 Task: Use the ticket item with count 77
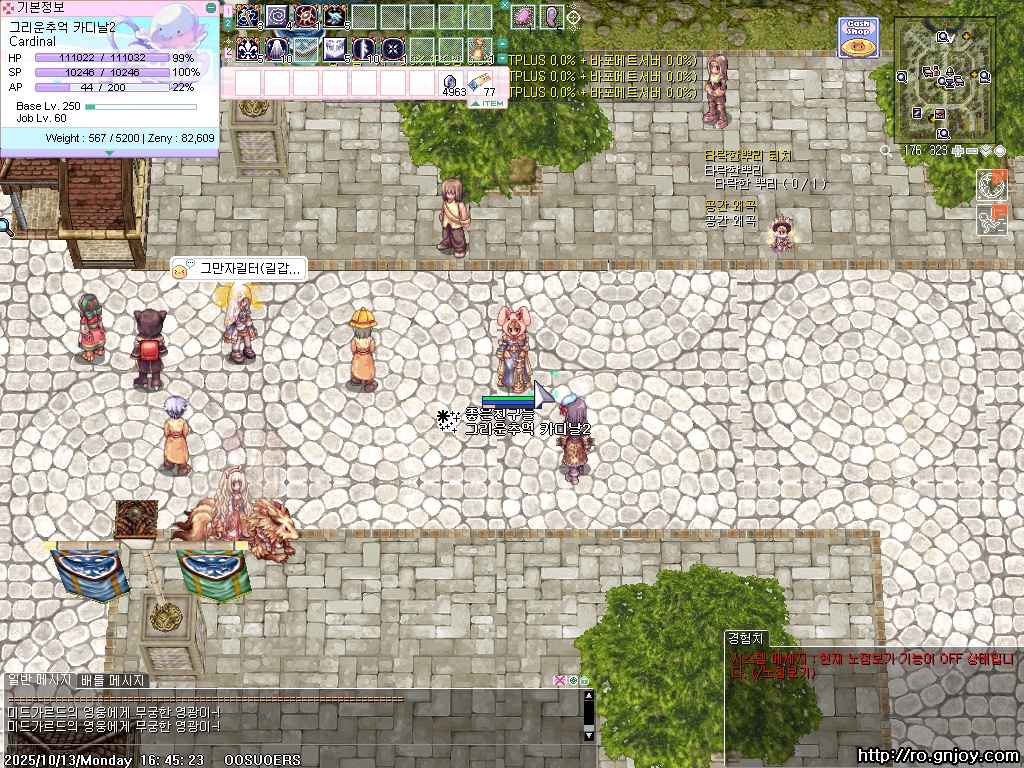481,81
